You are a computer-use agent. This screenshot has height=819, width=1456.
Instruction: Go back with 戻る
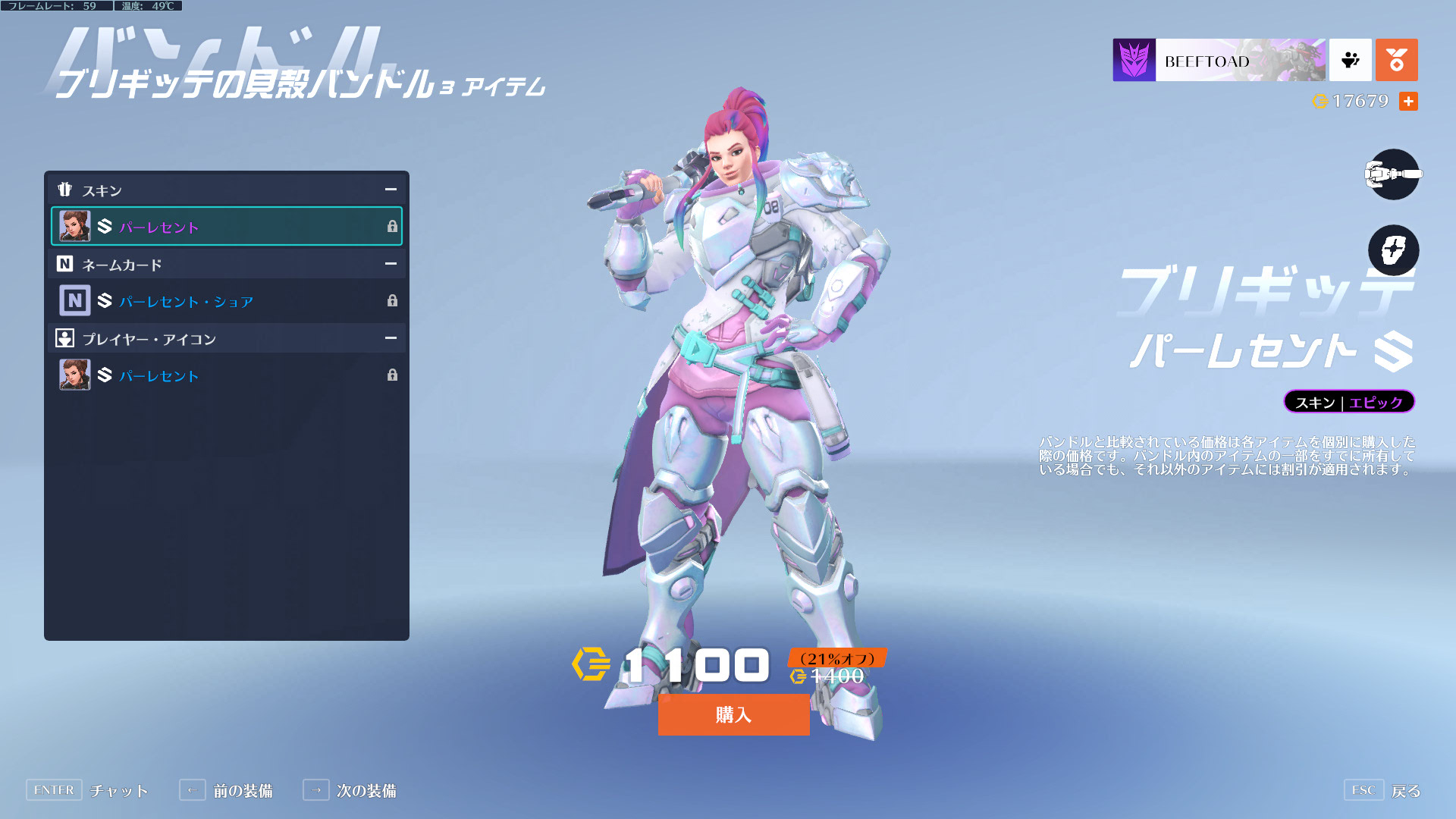(1382, 790)
